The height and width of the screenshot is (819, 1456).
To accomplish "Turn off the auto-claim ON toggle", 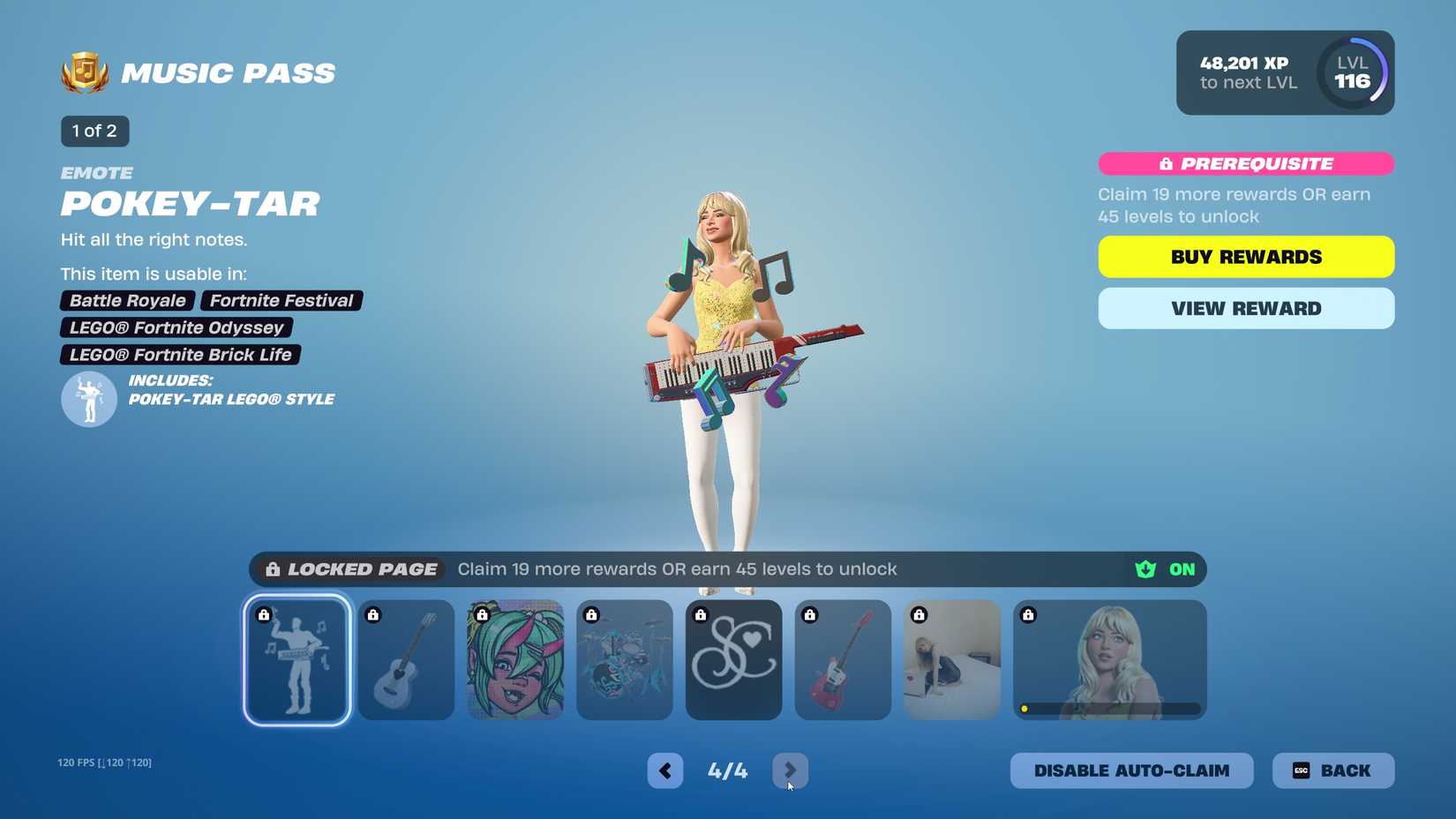I will [x=1181, y=569].
